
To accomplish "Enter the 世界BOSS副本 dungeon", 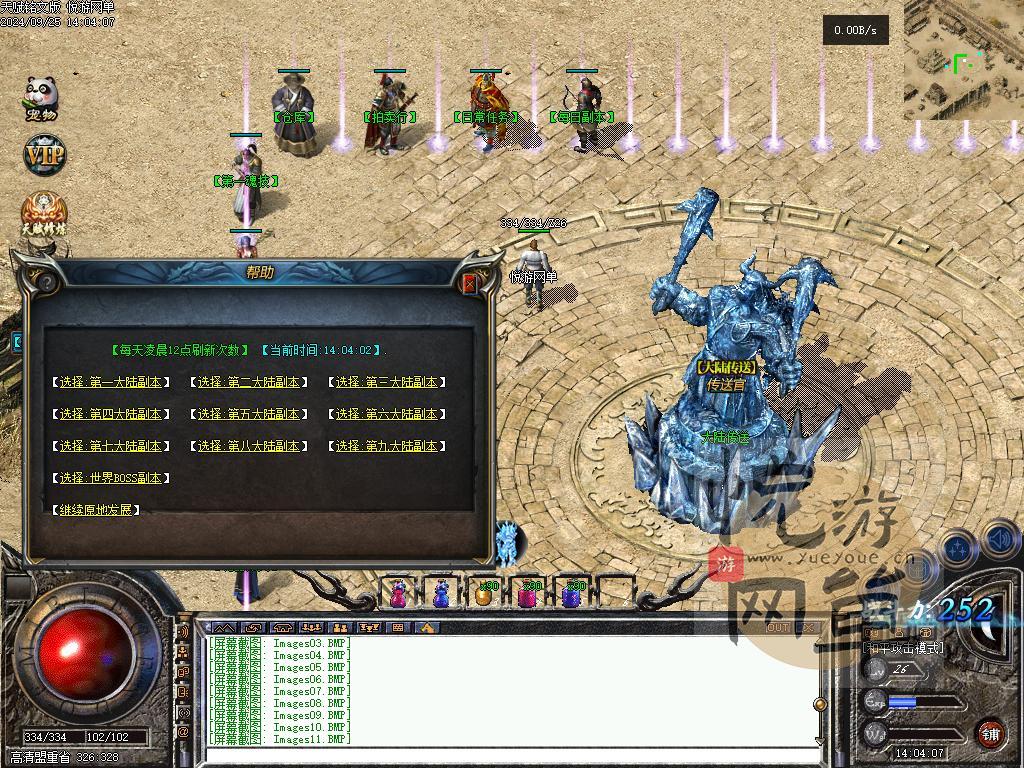I will pos(110,478).
